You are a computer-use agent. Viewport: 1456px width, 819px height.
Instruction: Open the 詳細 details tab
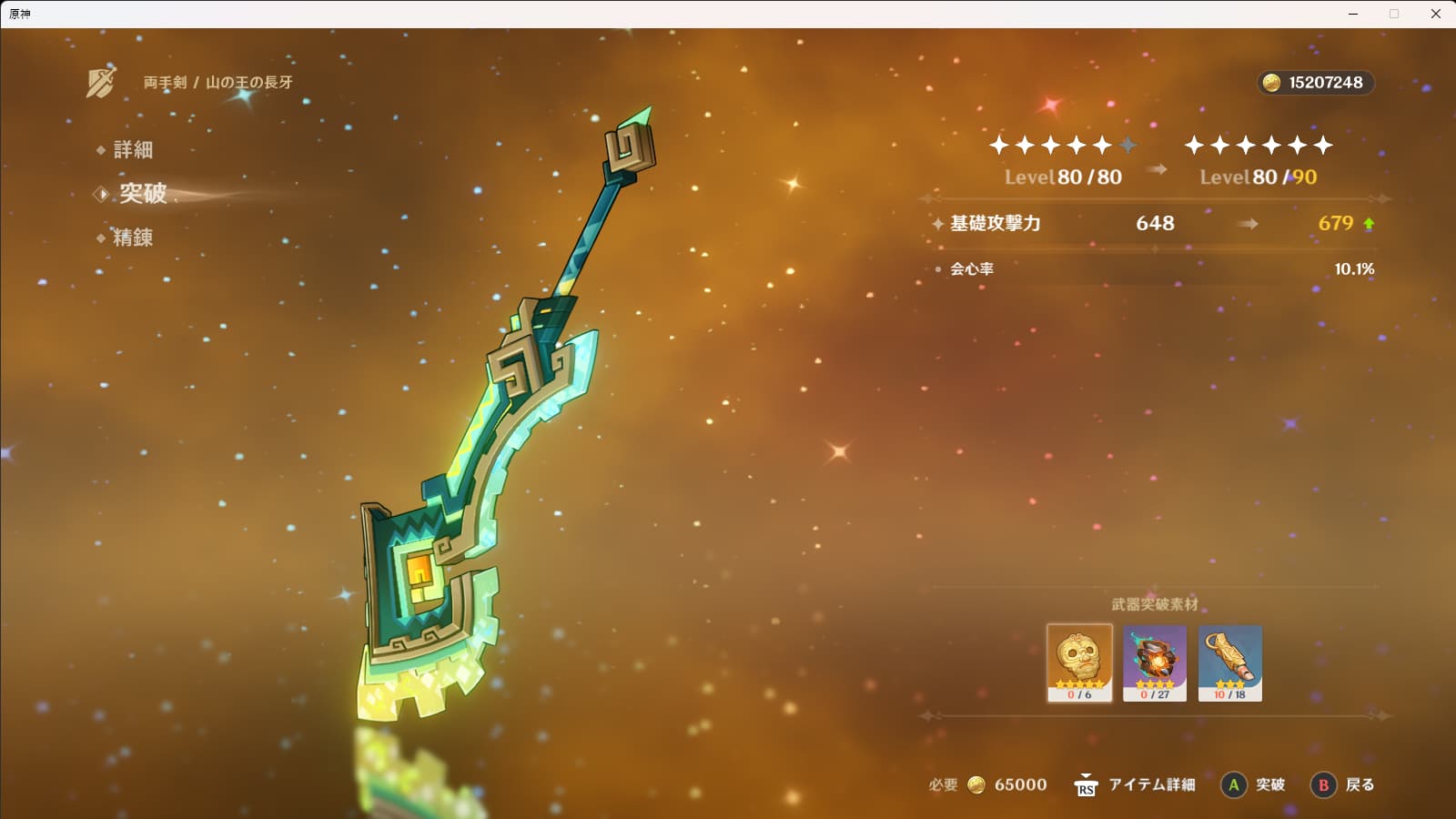tap(132, 149)
